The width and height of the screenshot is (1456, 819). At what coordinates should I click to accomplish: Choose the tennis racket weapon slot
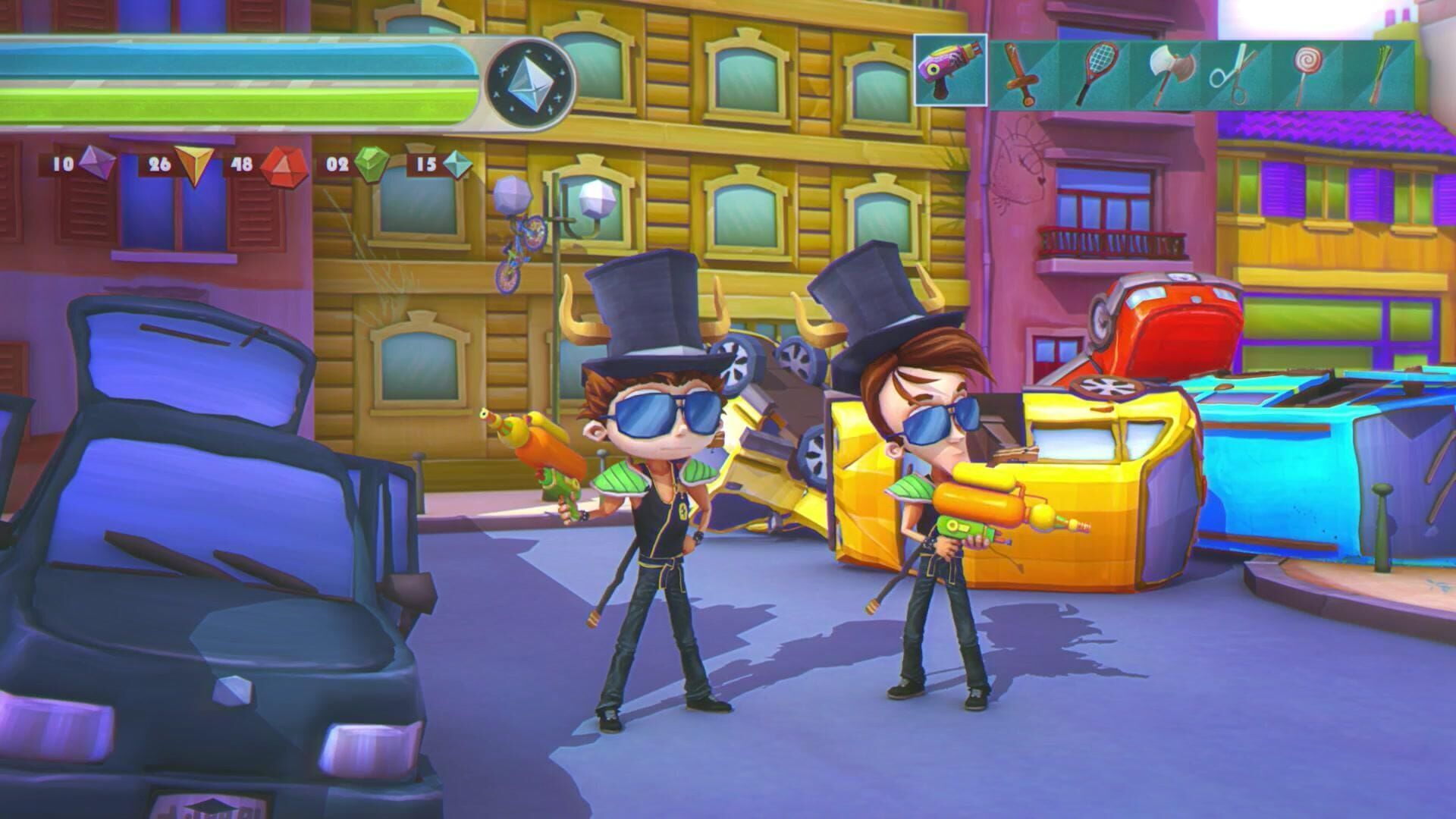(1094, 74)
